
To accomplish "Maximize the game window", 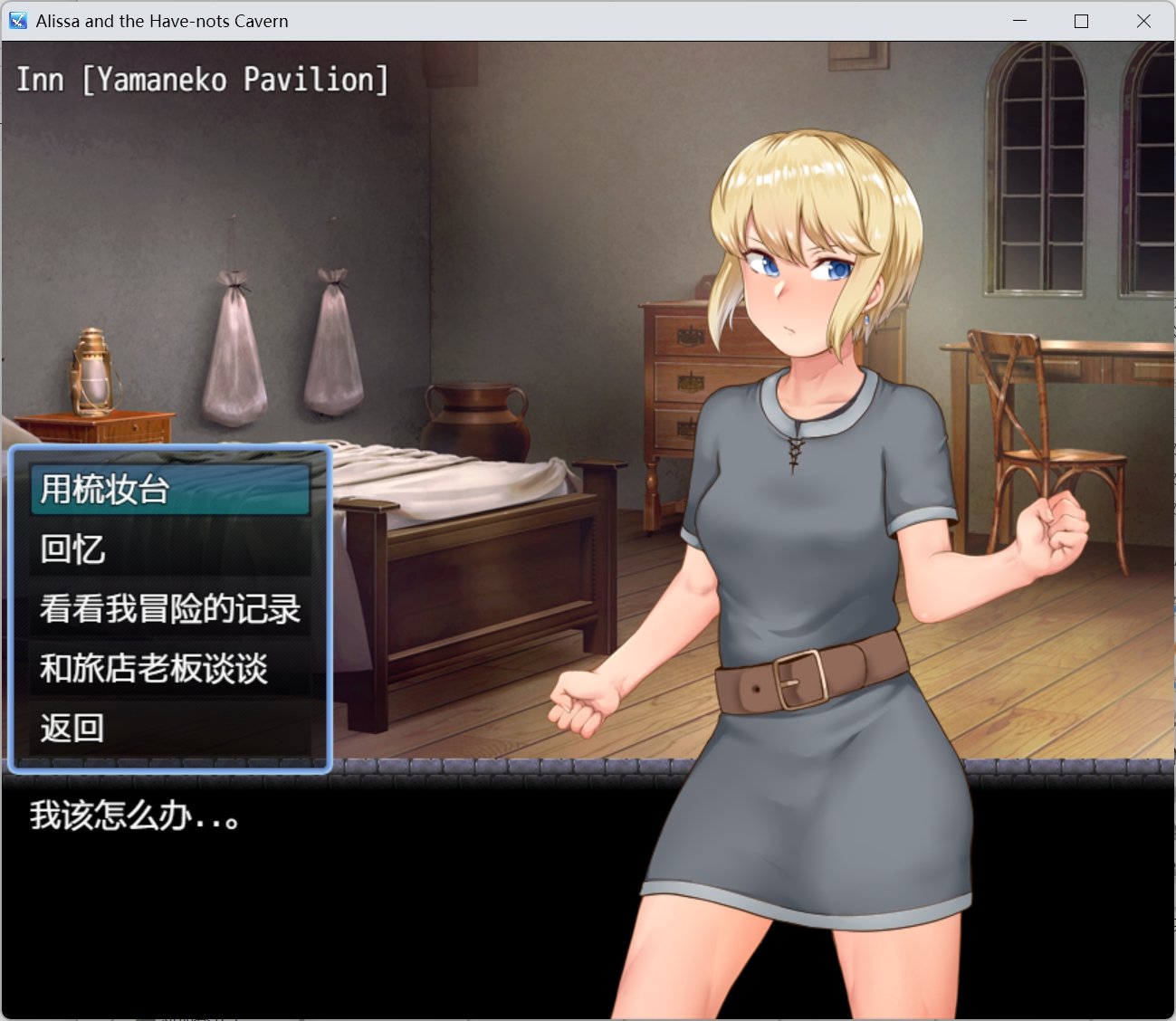I will tap(1079, 20).
